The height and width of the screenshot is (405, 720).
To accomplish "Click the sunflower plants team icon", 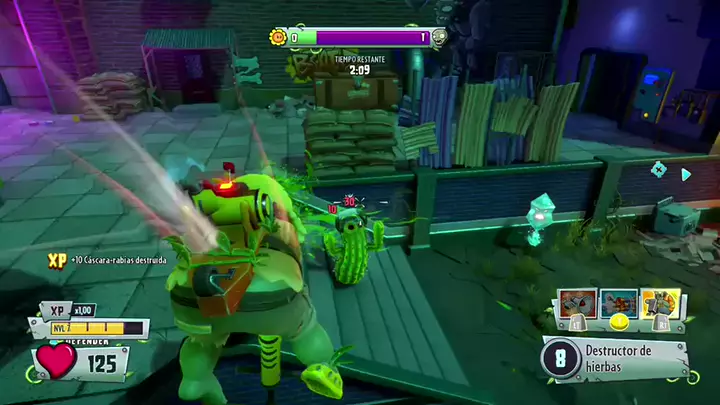I will (278, 38).
